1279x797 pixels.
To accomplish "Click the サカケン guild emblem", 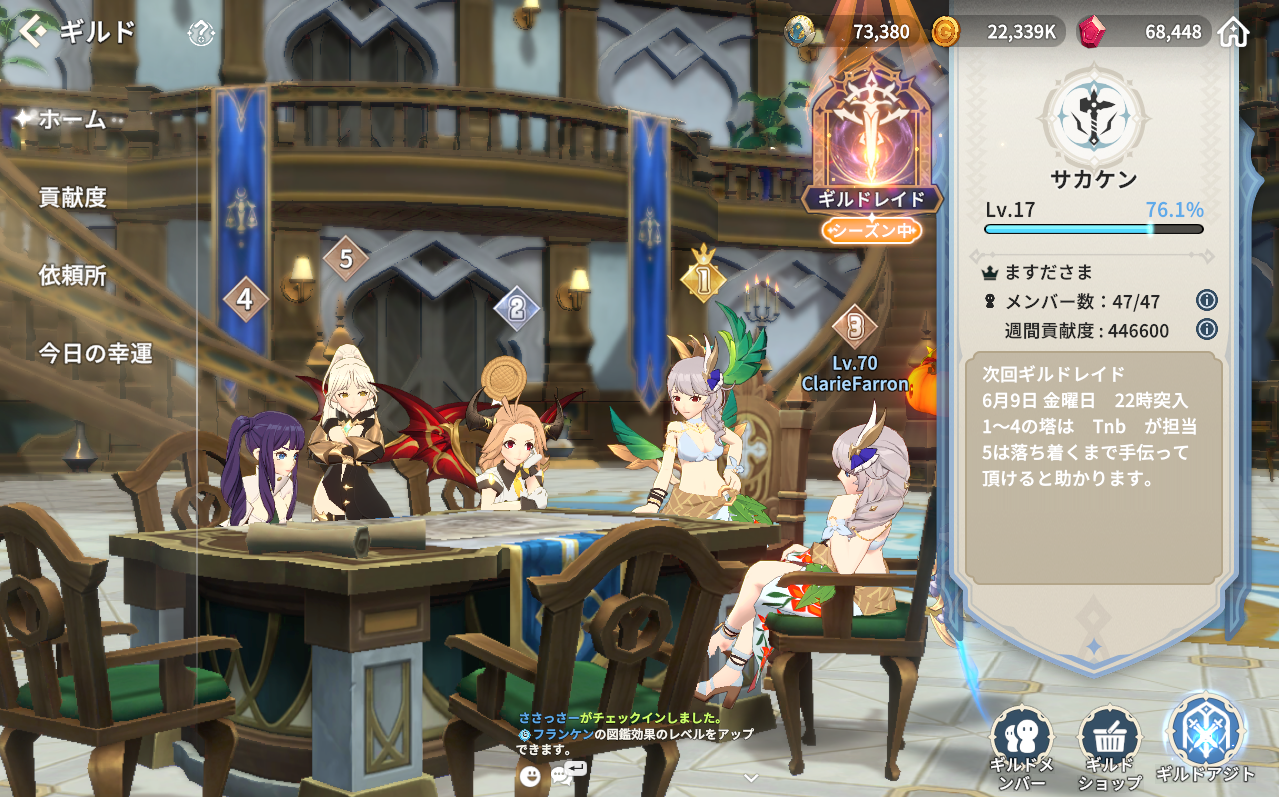I will 1093,116.
